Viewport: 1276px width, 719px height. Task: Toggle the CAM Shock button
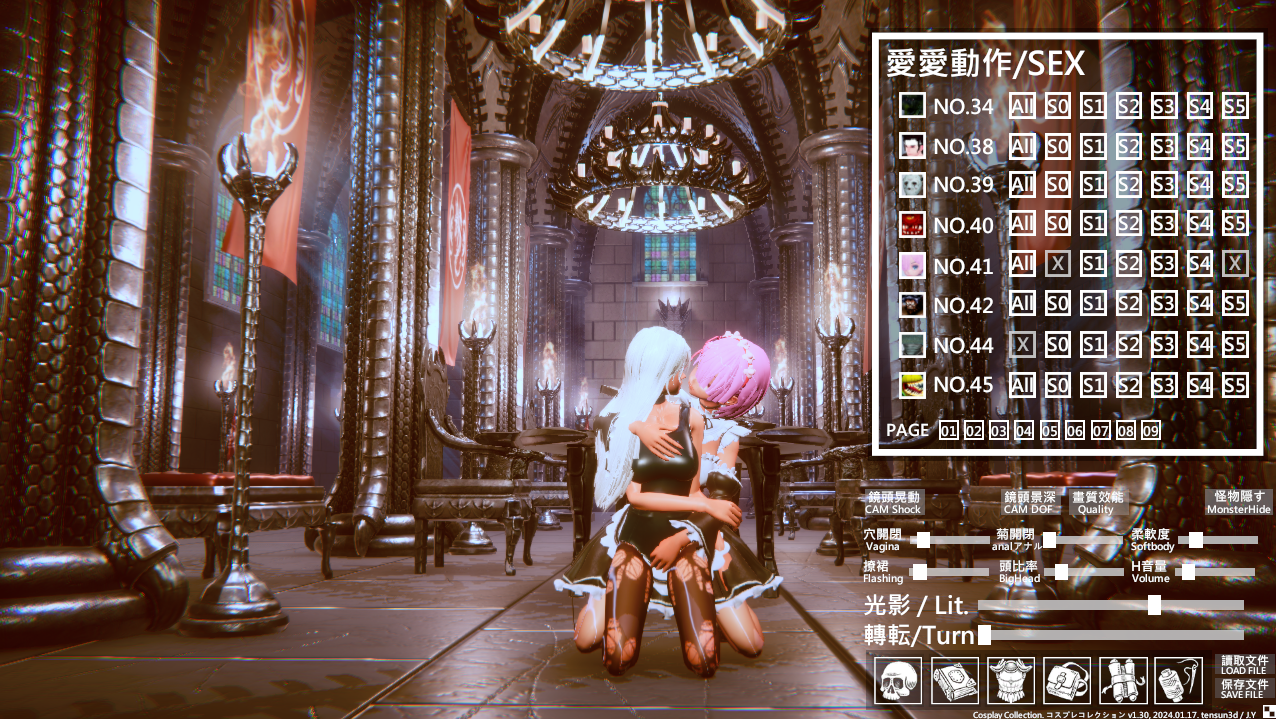[x=892, y=502]
